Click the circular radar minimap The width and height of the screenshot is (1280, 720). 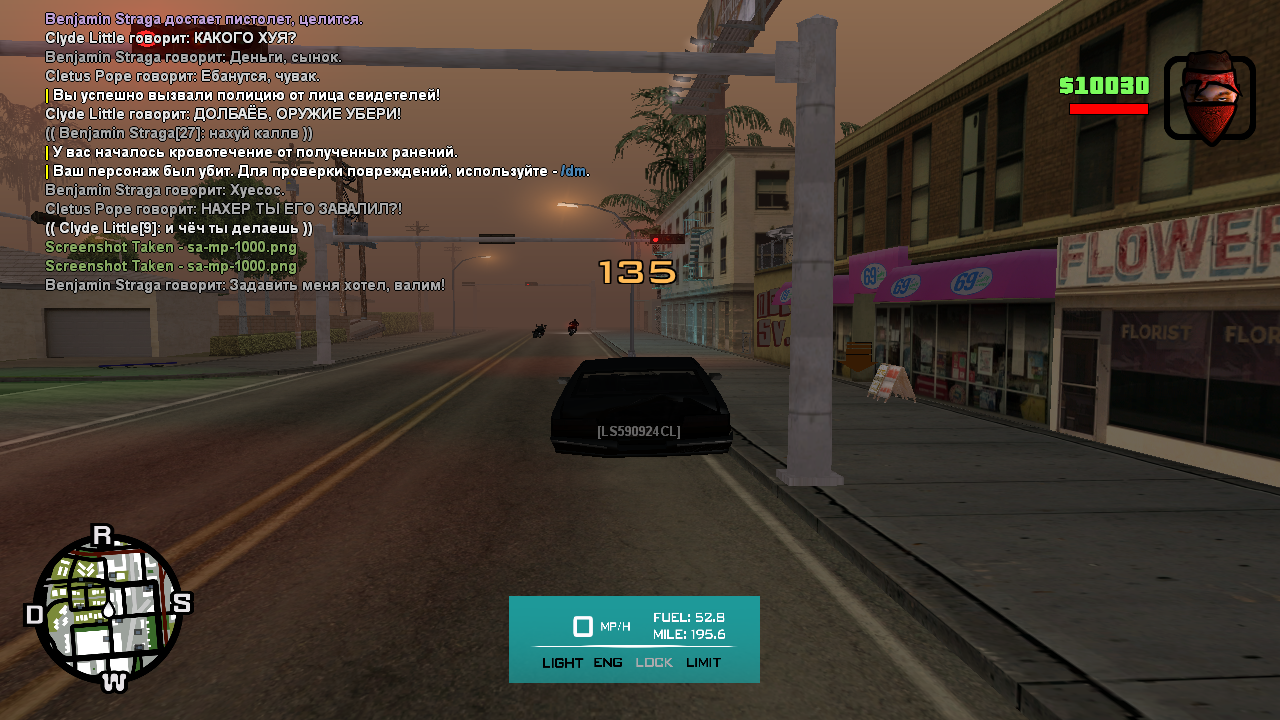108,609
